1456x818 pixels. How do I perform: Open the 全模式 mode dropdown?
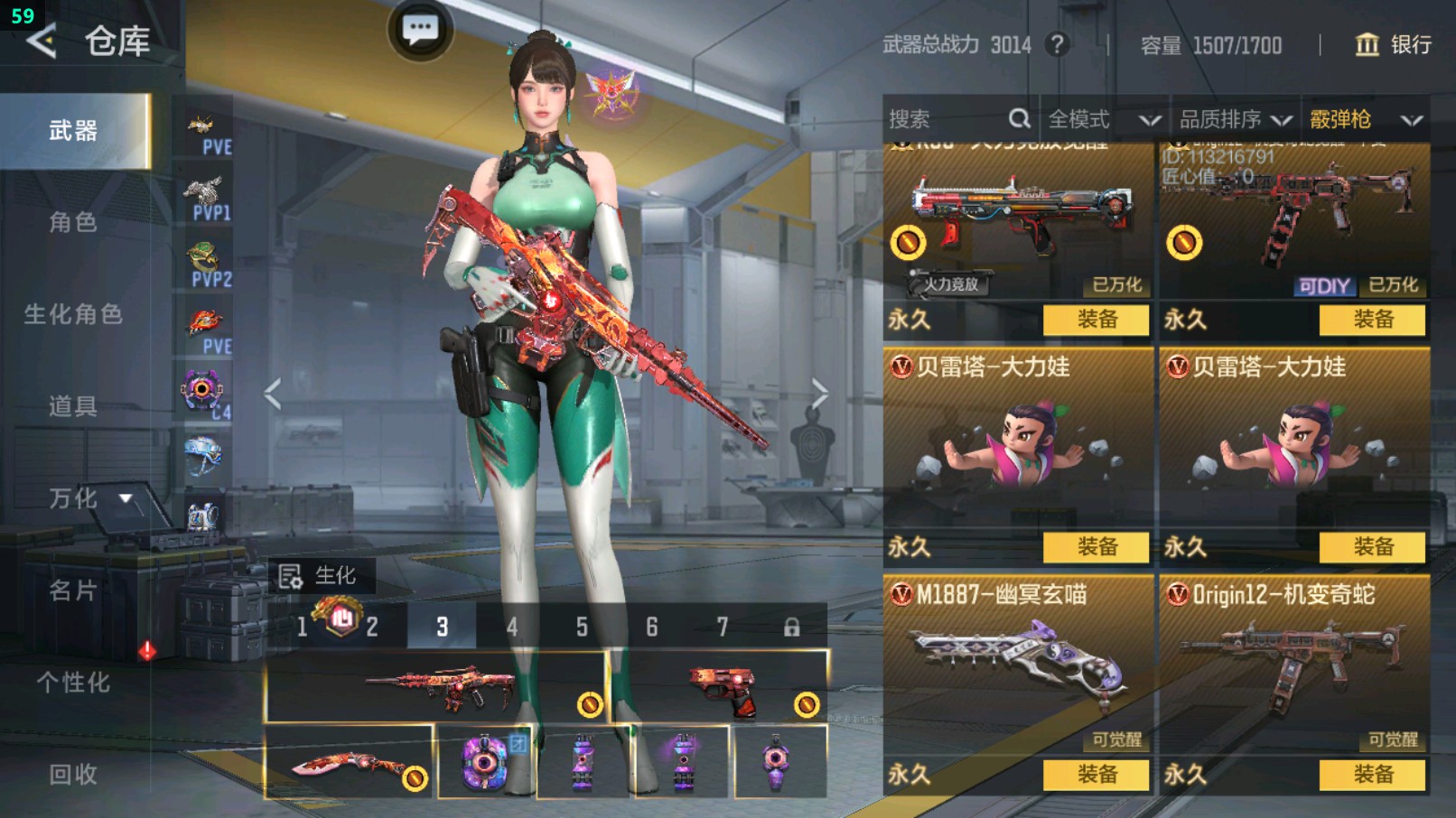point(1103,119)
